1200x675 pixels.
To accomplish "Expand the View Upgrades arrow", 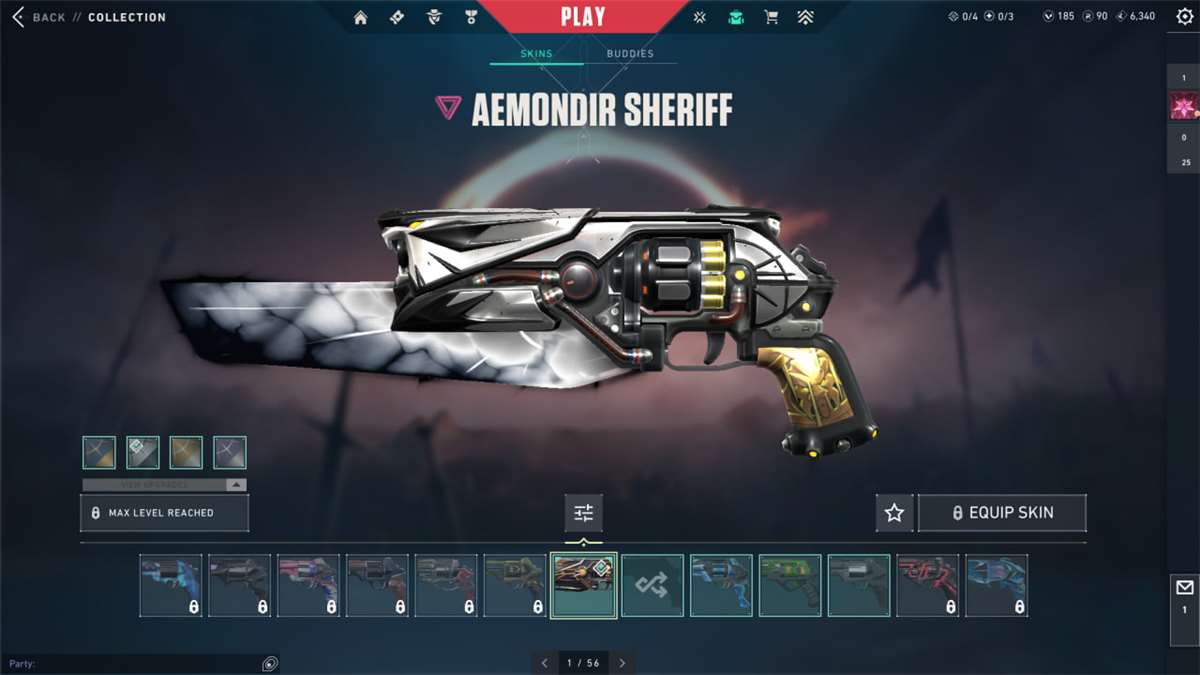I will pos(236,485).
